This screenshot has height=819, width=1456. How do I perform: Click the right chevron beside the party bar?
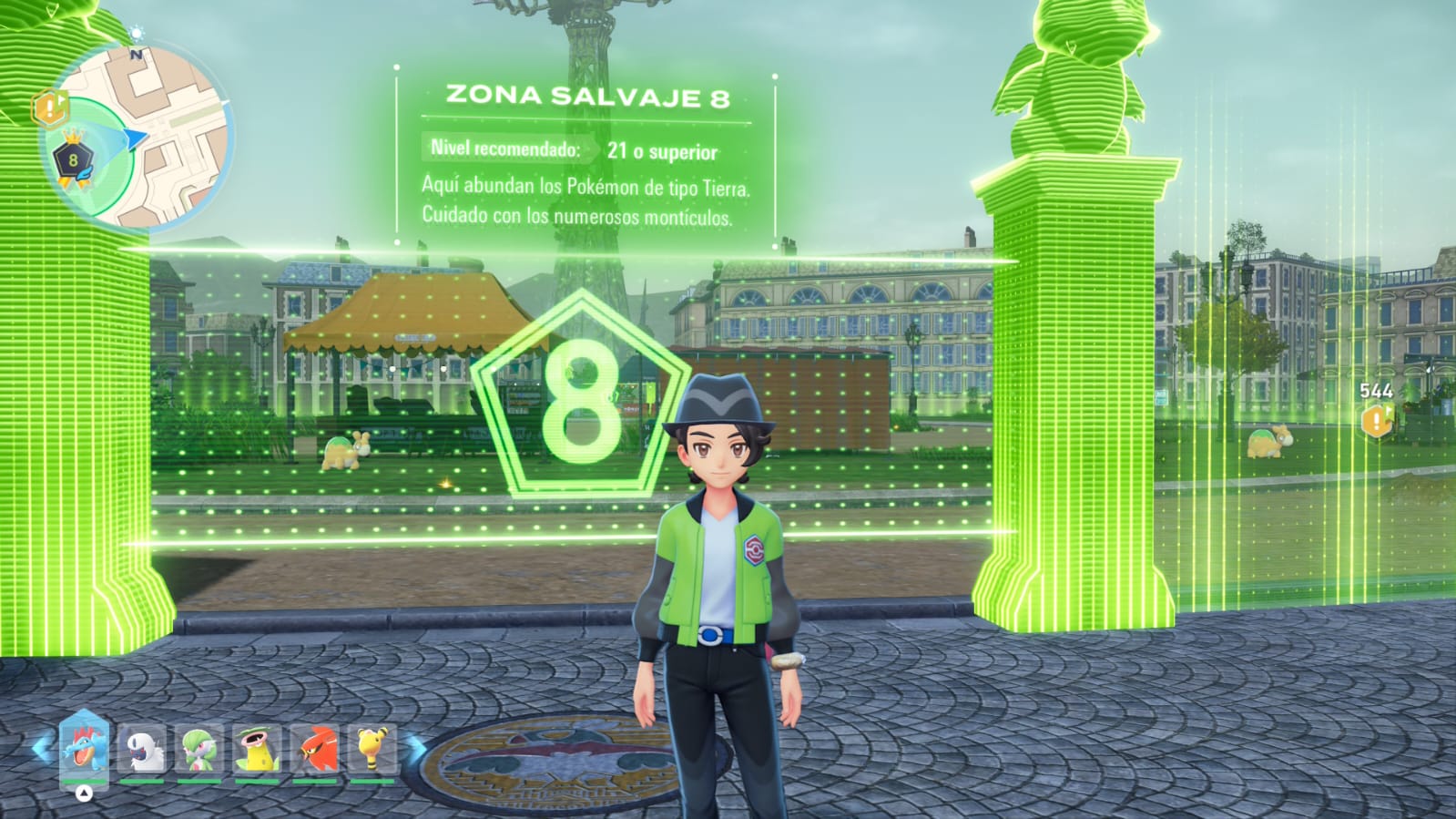point(415,749)
